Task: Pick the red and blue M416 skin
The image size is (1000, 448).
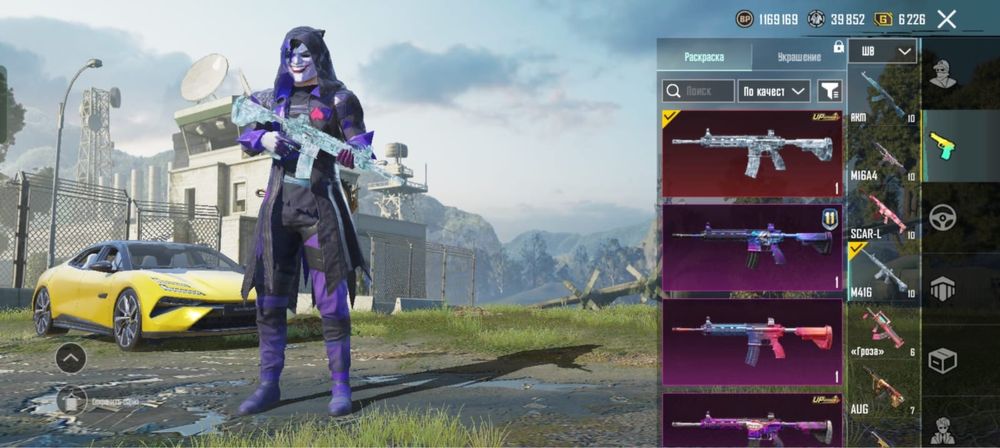Action: (x=752, y=341)
